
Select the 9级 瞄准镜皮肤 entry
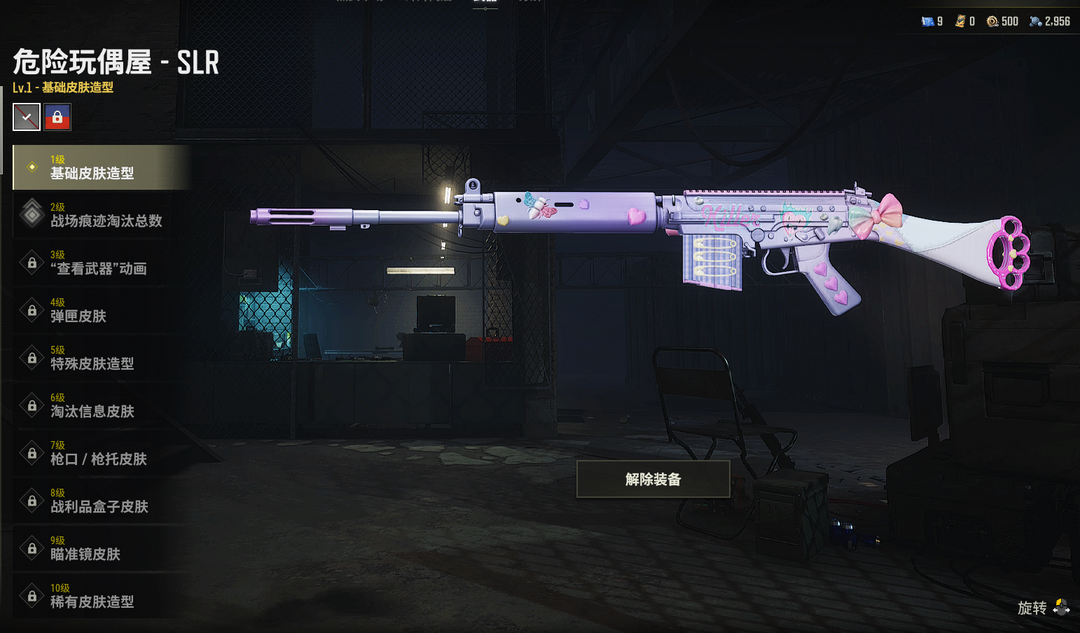[x=100, y=548]
